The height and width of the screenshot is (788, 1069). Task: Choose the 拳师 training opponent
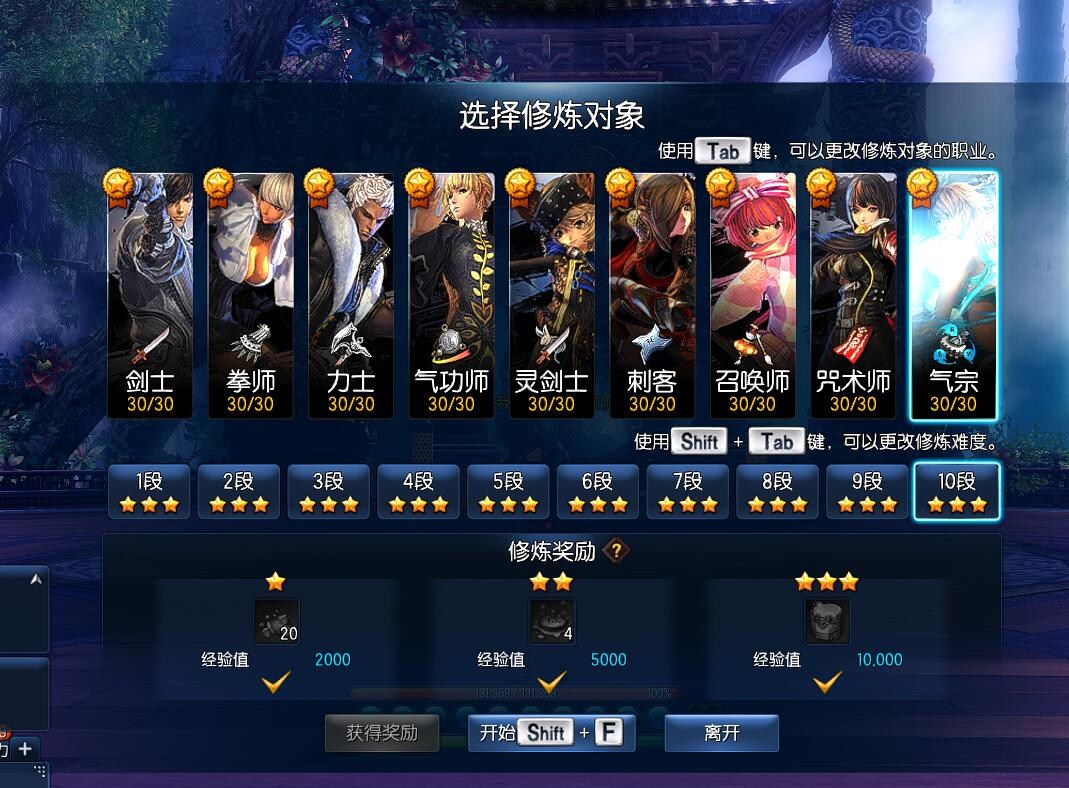[x=250, y=295]
